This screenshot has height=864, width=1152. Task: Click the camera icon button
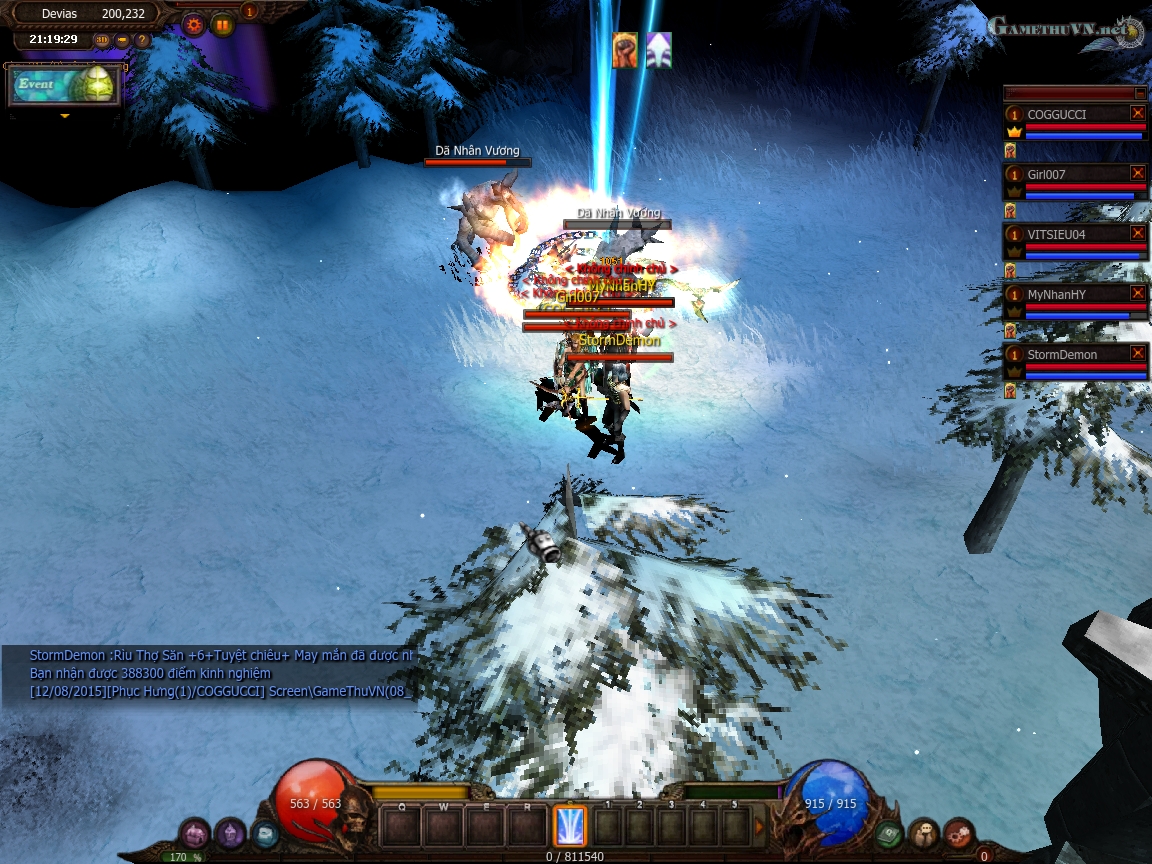tap(122, 40)
